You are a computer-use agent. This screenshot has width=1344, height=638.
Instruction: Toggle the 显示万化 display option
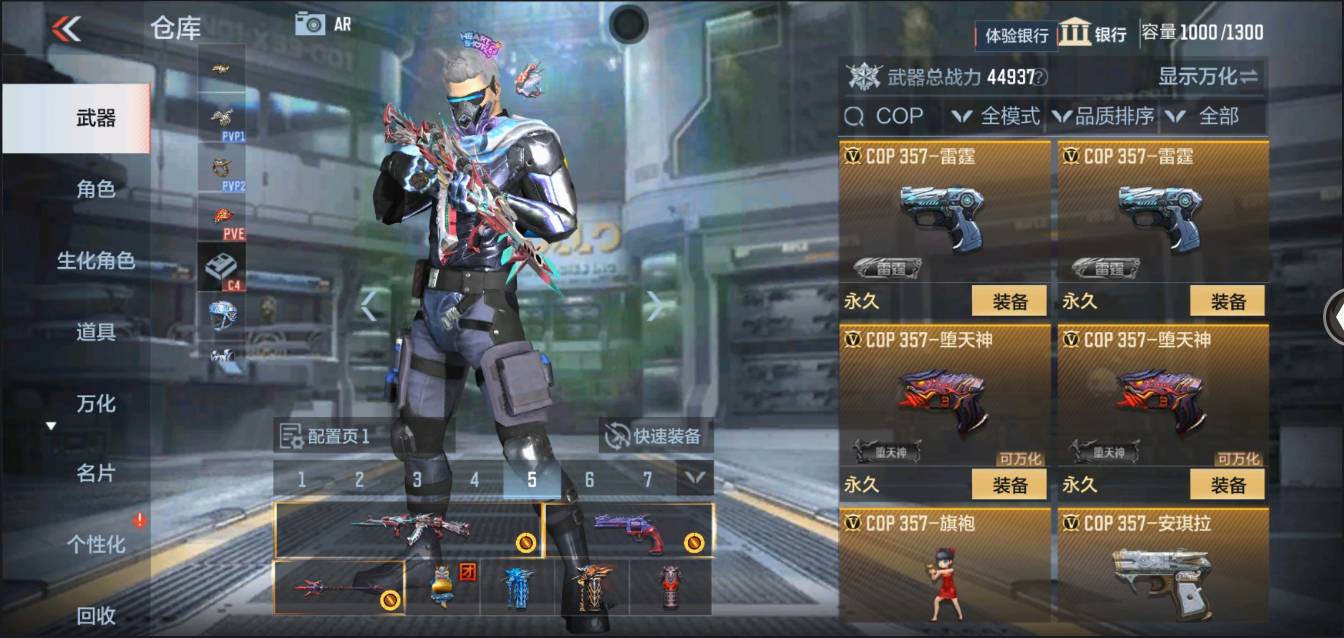(1207, 76)
